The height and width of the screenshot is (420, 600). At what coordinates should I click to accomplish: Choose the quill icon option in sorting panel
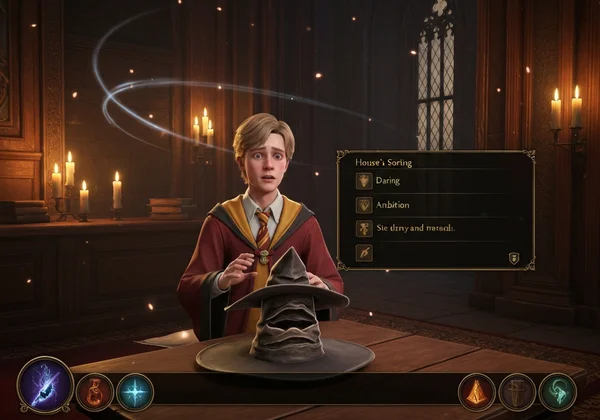tap(364, 253)
